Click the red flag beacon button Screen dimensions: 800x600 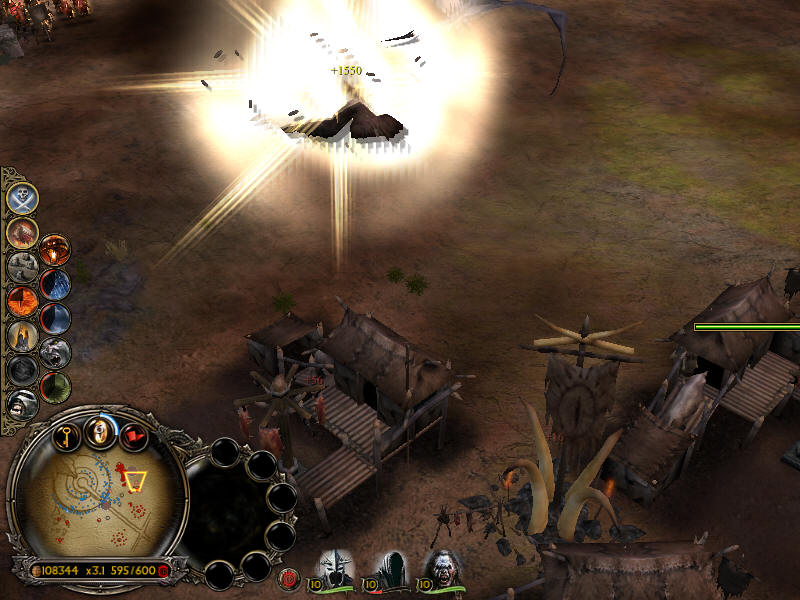(132, 436)
